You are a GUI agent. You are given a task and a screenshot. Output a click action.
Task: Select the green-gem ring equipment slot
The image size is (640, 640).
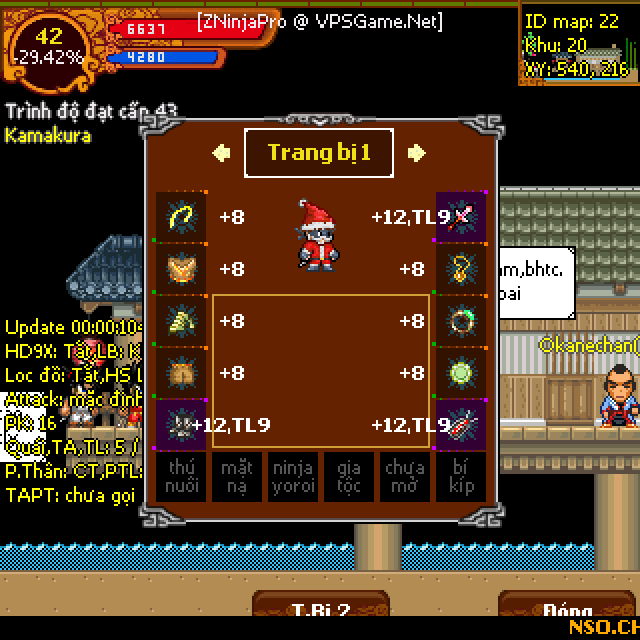coord(461,321)
